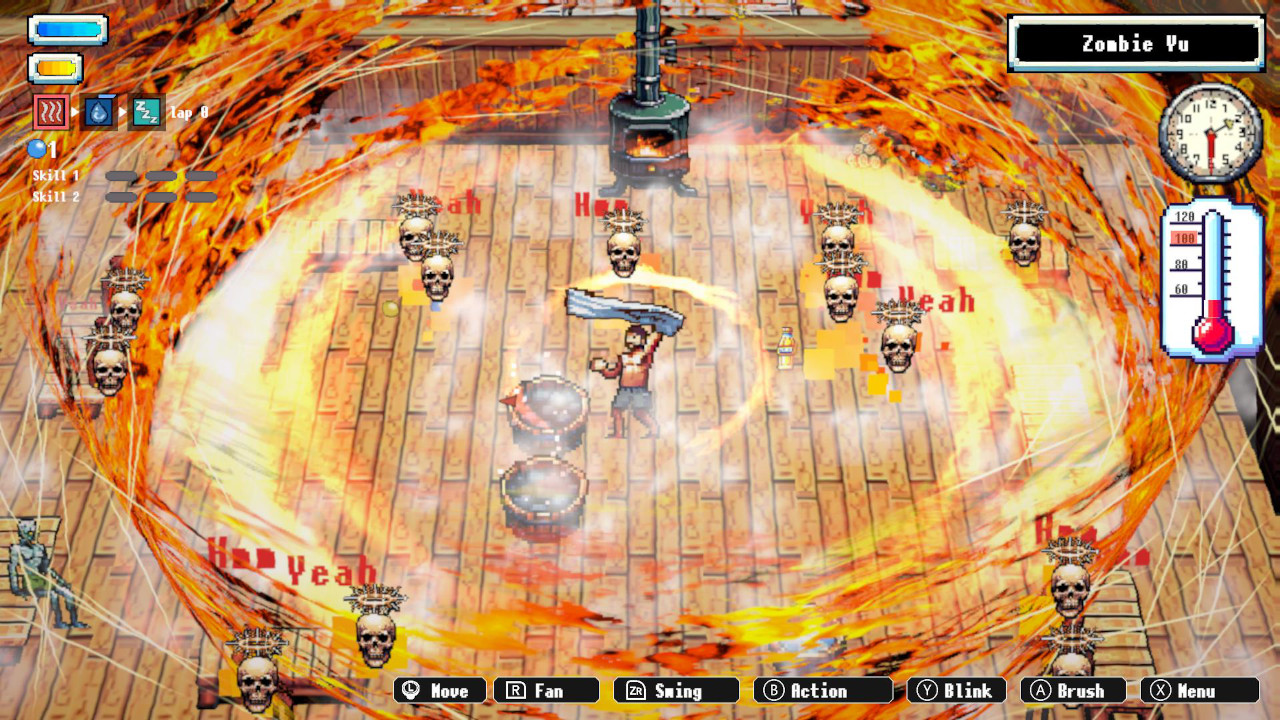Toggle the highlighted 100 temperature mark
1280x720 pixels.
pyautogui.click(x=1185, y=239)
